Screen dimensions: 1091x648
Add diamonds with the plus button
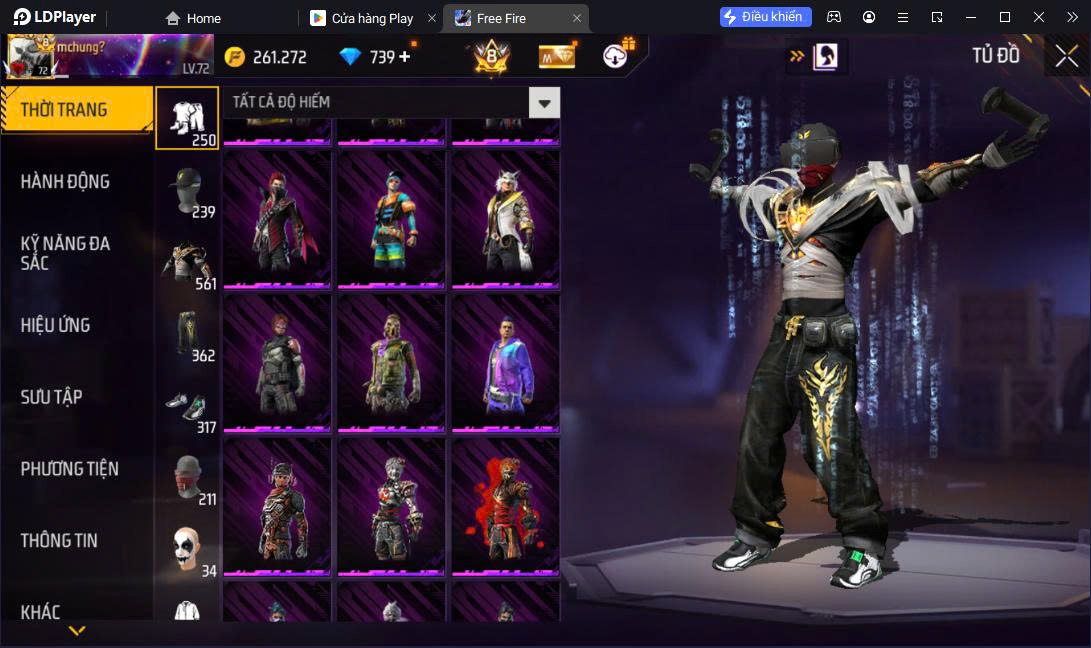point(405,57)
